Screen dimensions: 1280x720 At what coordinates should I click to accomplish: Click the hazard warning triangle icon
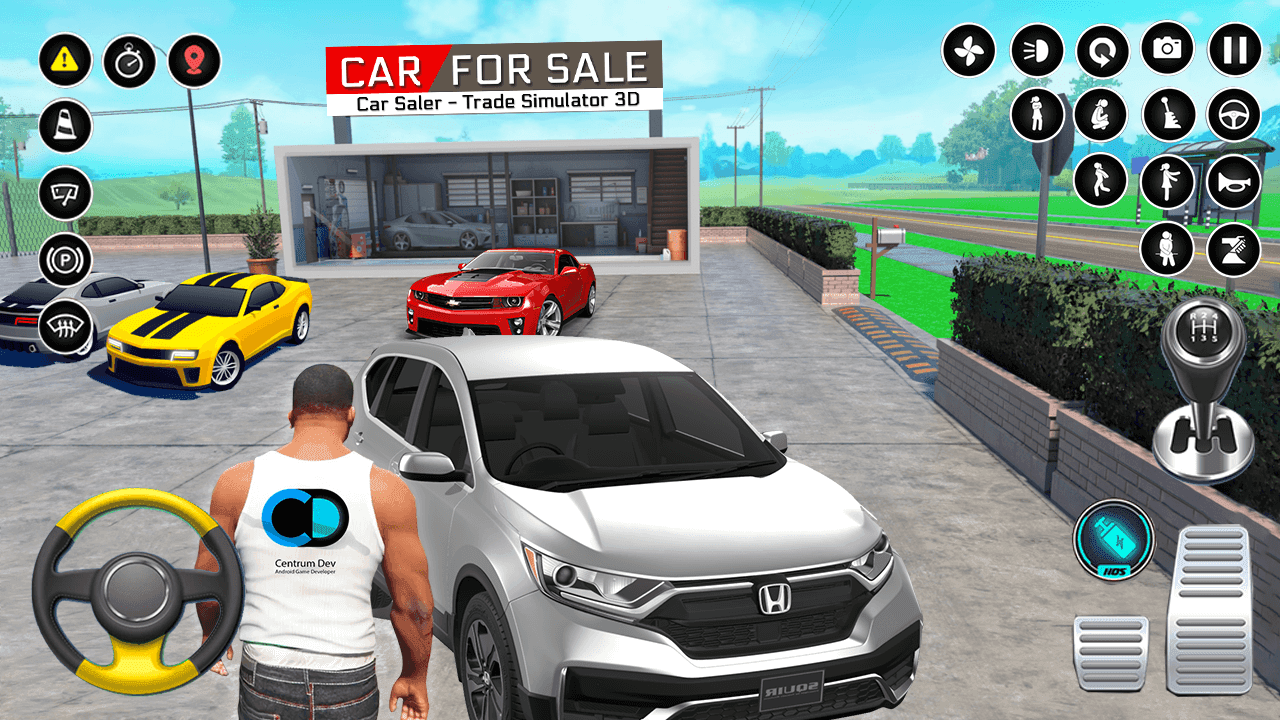(64, 60)
